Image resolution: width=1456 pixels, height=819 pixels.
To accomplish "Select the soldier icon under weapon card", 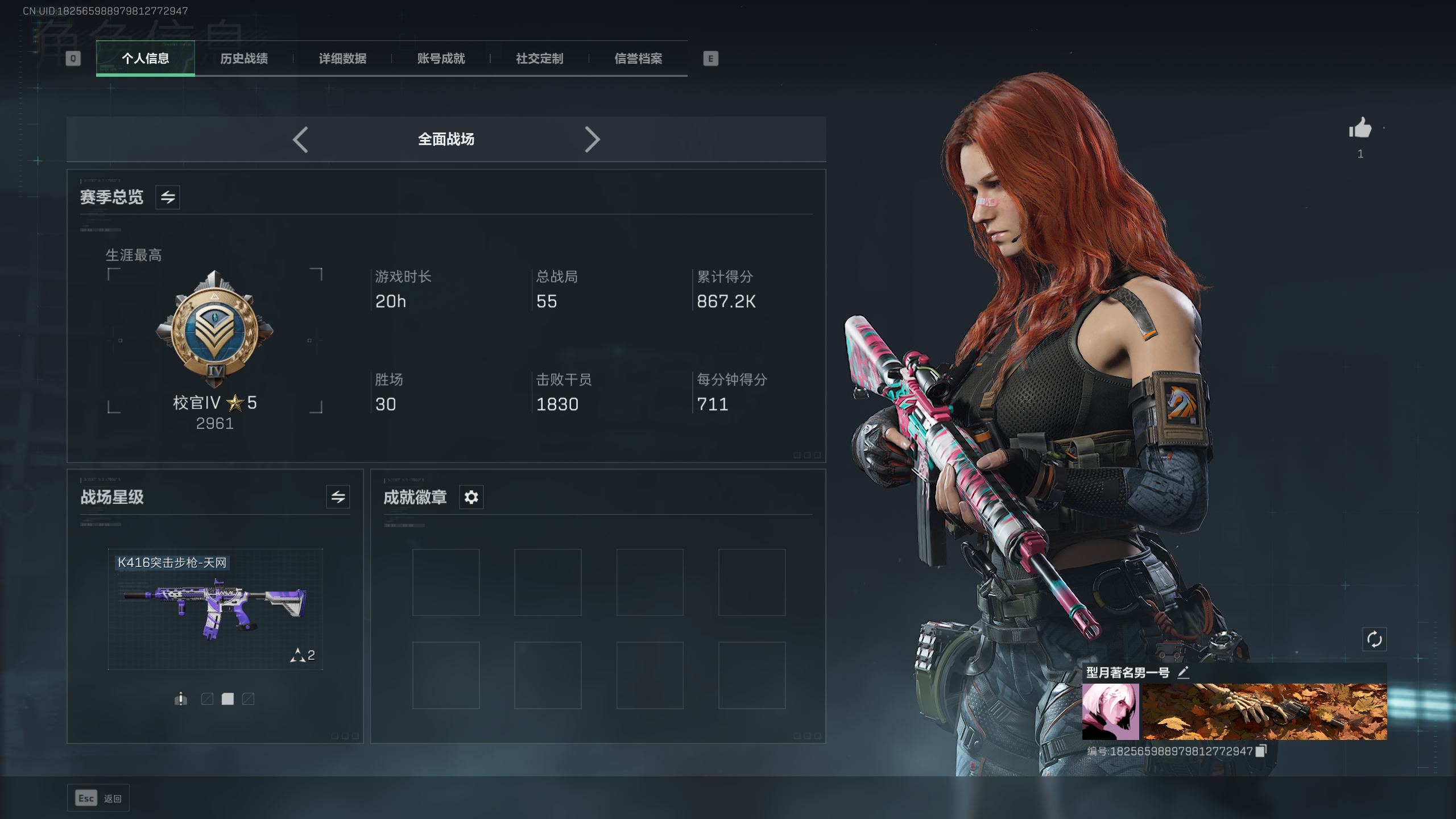I will (x=180, y=698).
